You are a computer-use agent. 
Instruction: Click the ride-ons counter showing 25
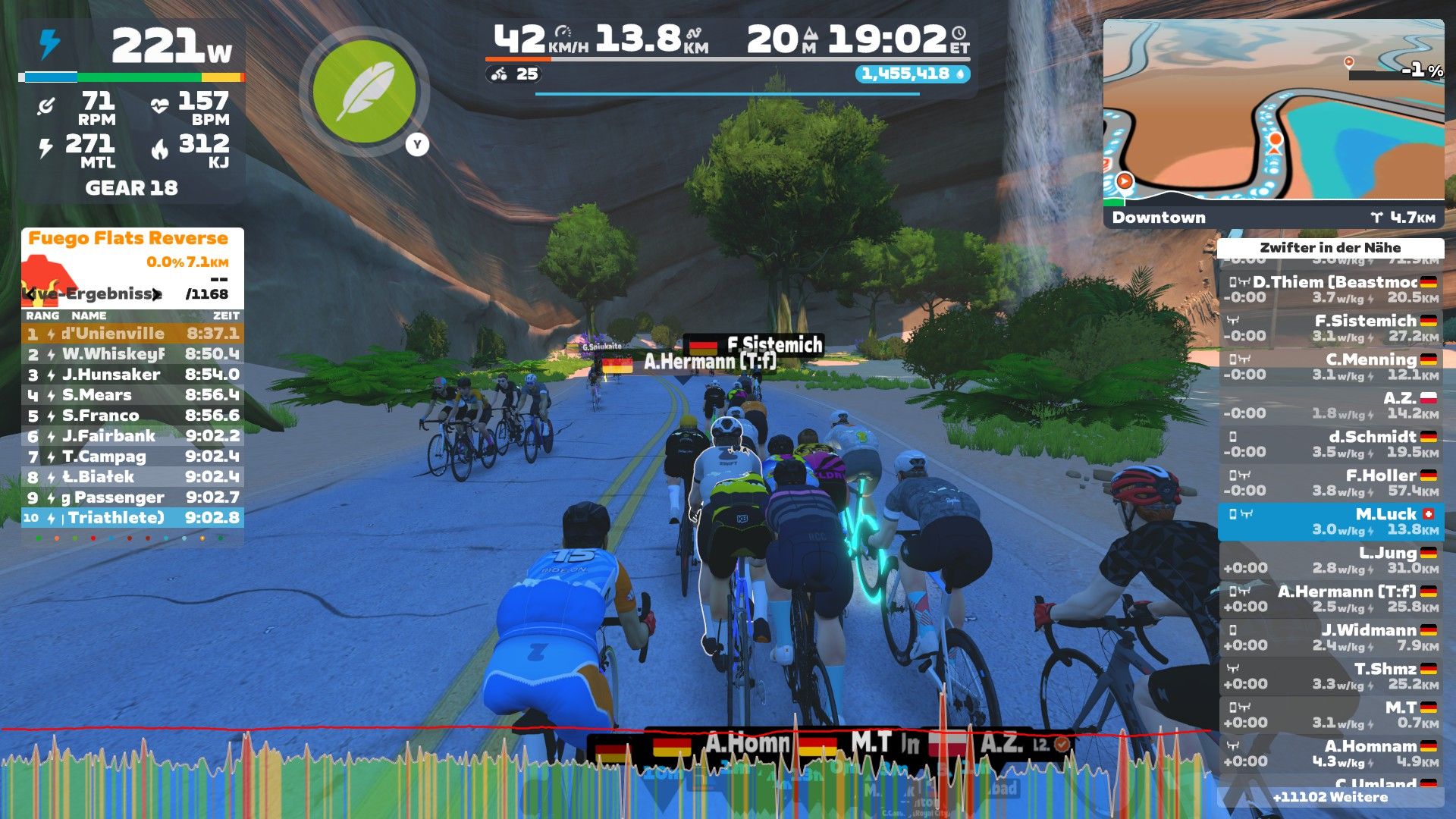click(516, 74)
